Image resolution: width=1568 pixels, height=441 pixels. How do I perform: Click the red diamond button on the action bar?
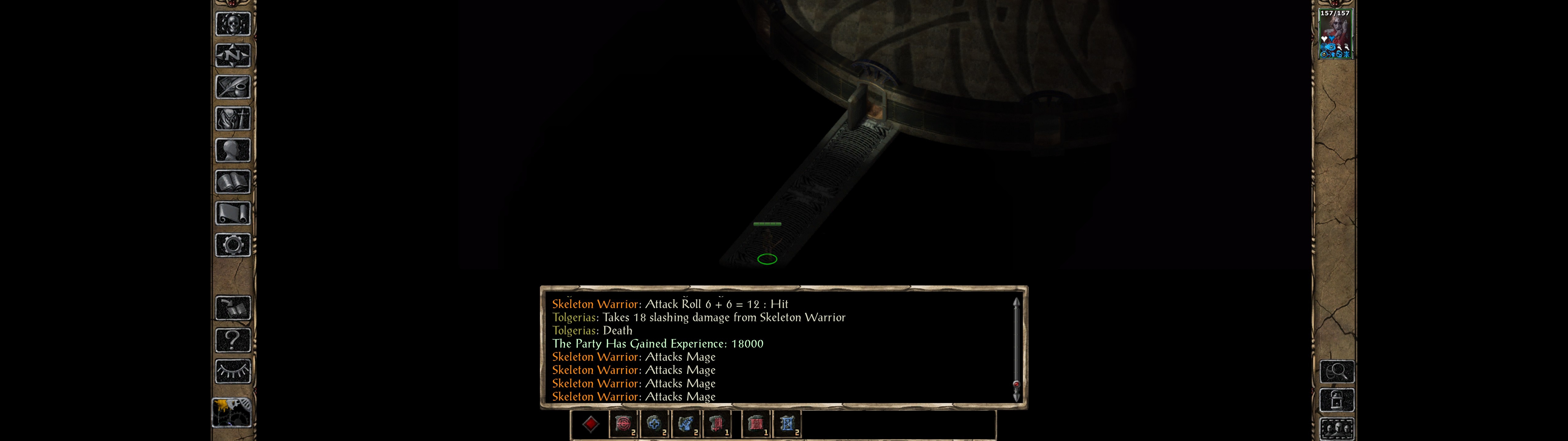click(590, 424)
